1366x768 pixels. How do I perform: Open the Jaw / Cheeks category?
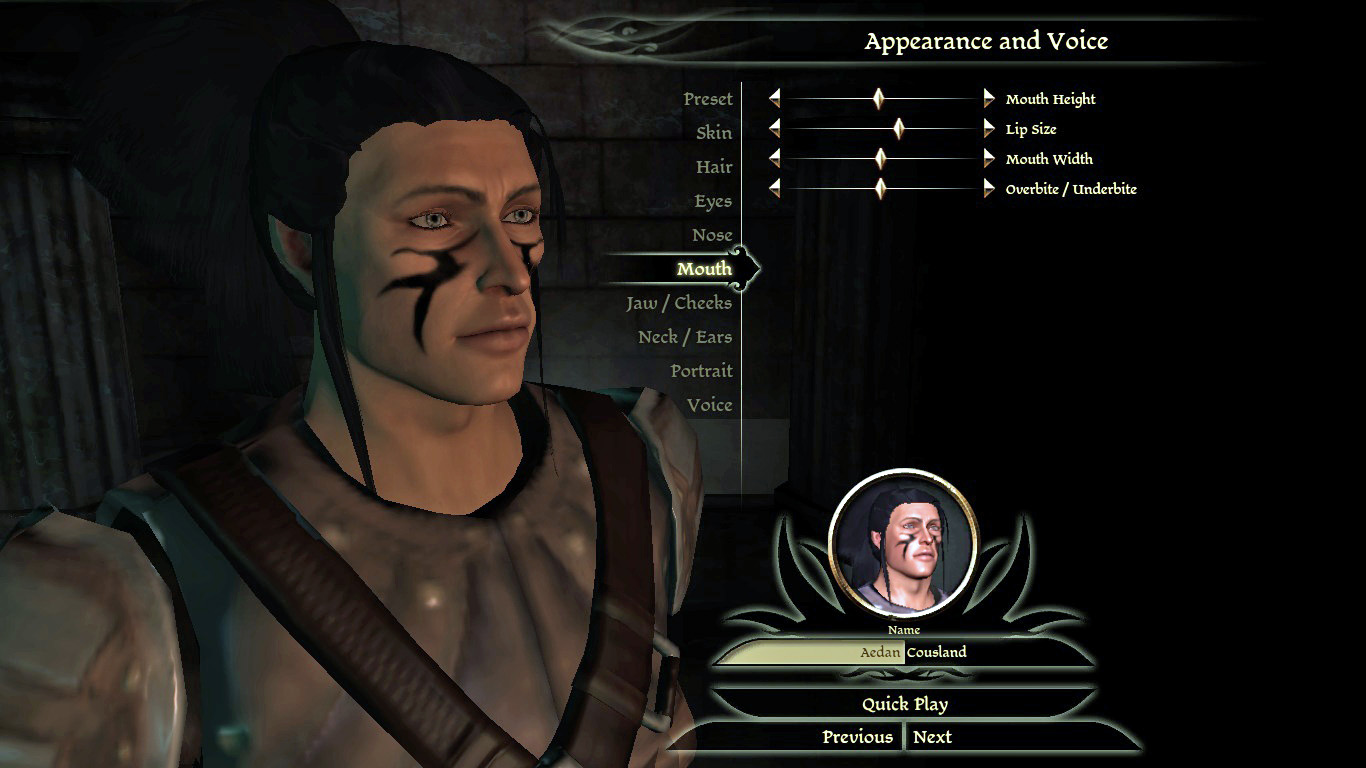coord(679,303)
